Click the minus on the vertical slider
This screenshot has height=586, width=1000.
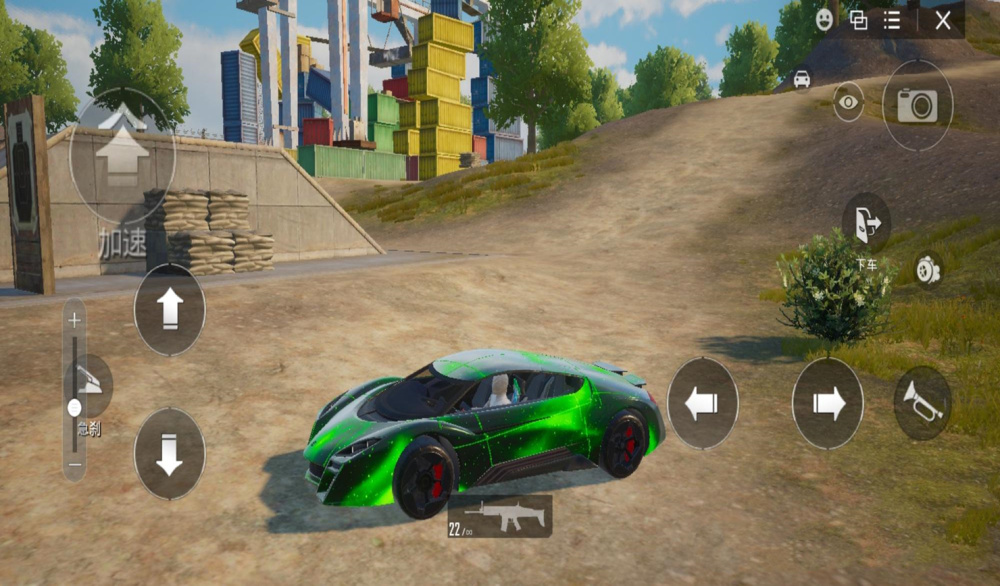74,466
